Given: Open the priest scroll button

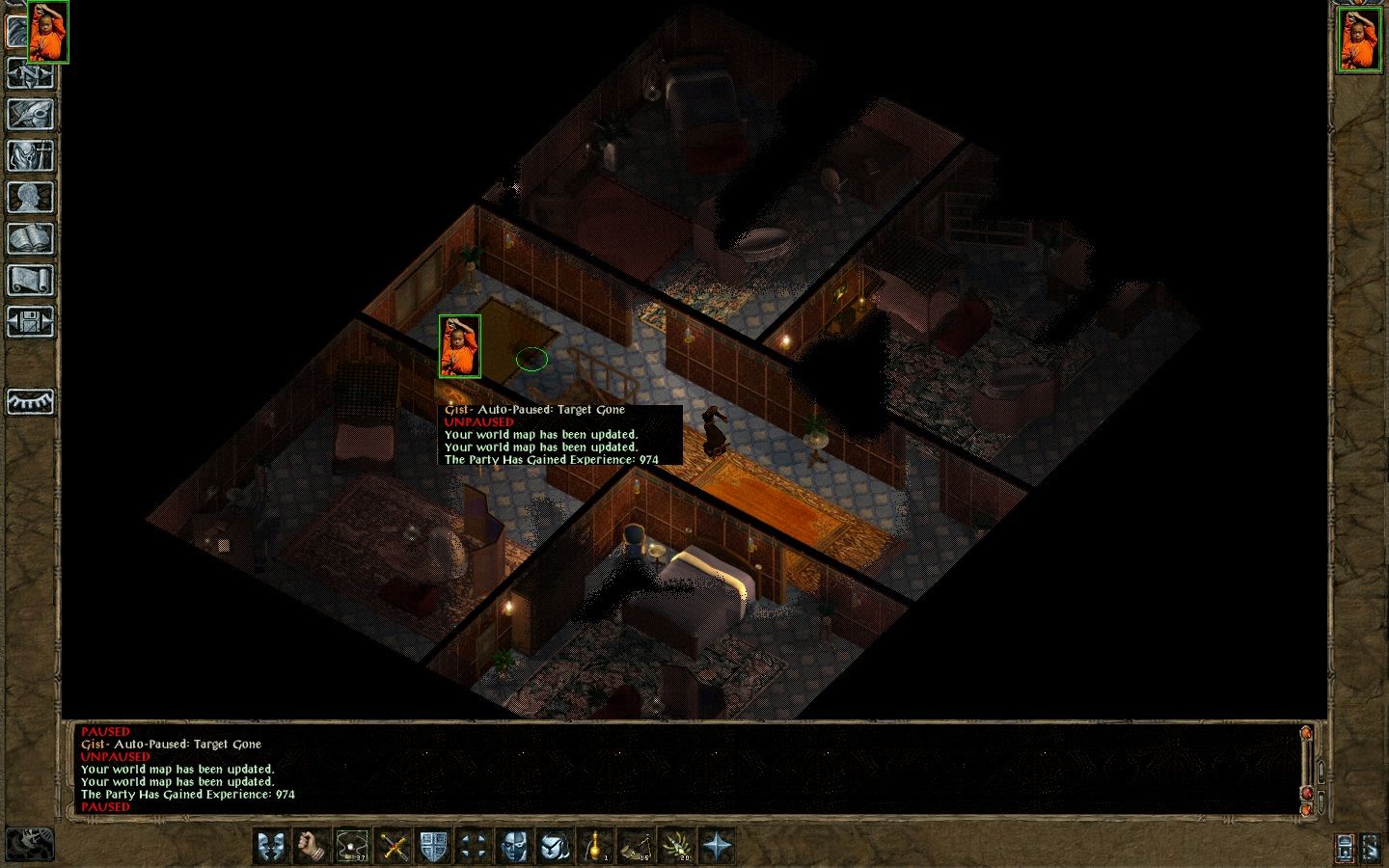Looking at the screenshot, I should [30, 281].
